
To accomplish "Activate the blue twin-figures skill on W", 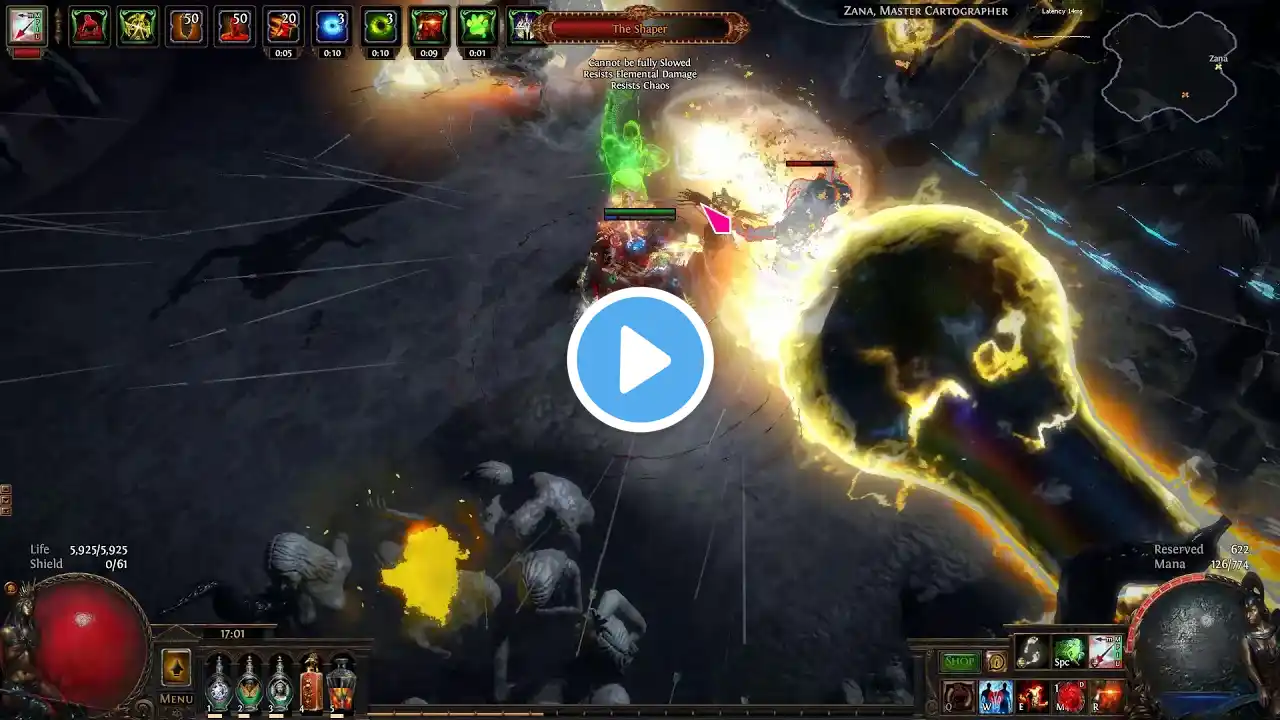I will 995,697.
